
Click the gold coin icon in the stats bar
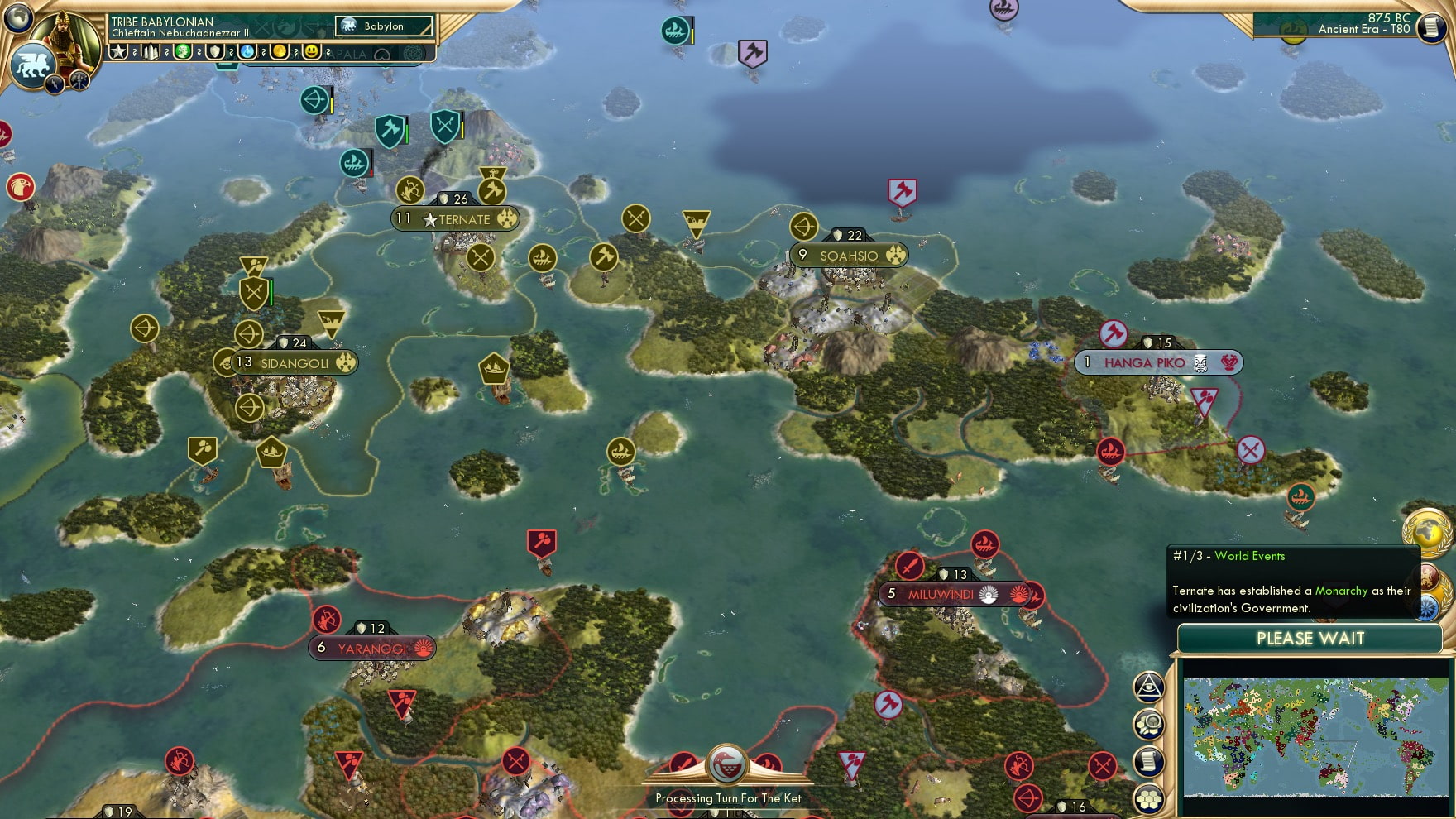click(x=279, y=52)
